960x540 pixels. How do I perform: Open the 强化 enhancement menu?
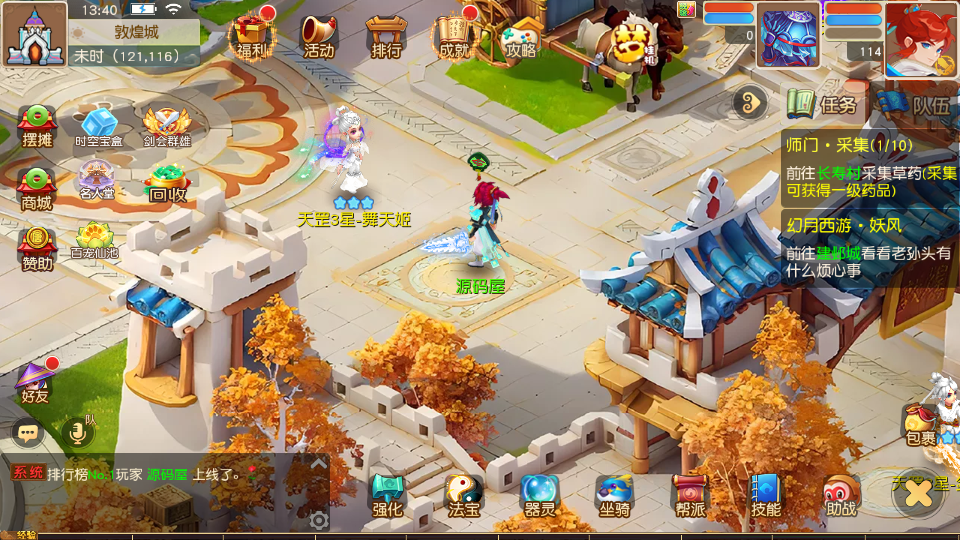pyautogui.click(x=387, y=495)
